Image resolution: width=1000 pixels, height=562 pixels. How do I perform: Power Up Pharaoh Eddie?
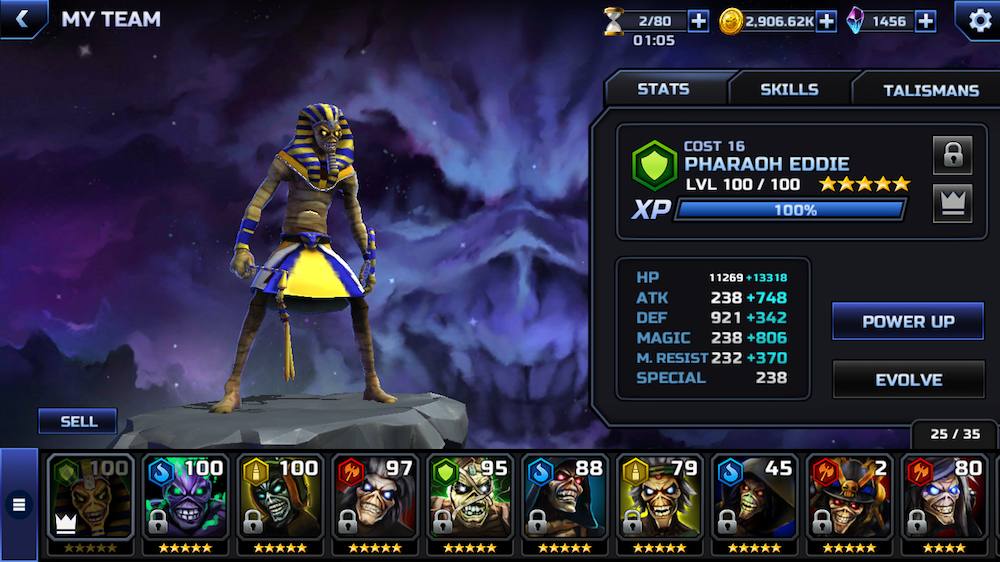pos(908,321)
